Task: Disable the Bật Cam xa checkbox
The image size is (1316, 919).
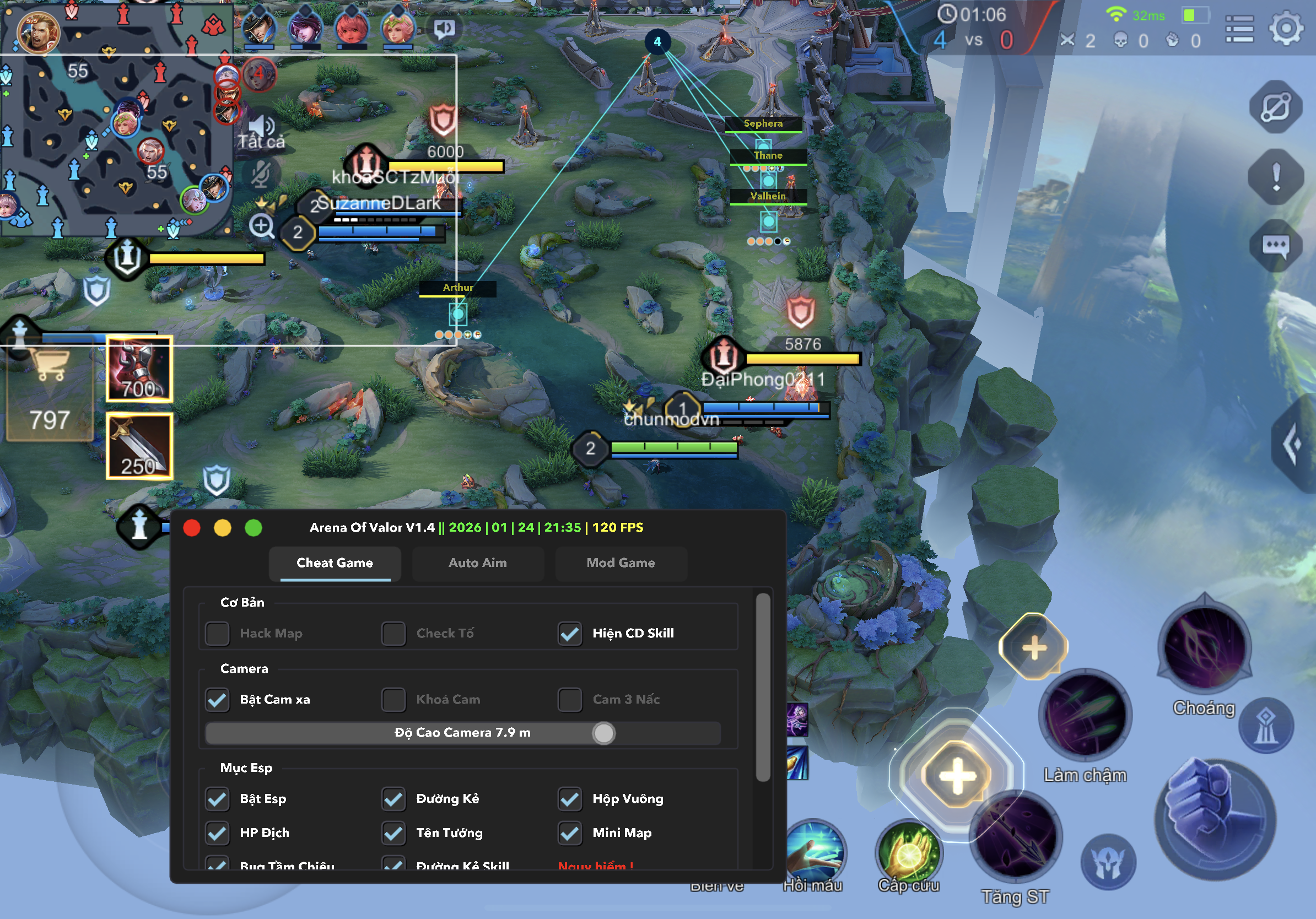Action: coord(217,700)
